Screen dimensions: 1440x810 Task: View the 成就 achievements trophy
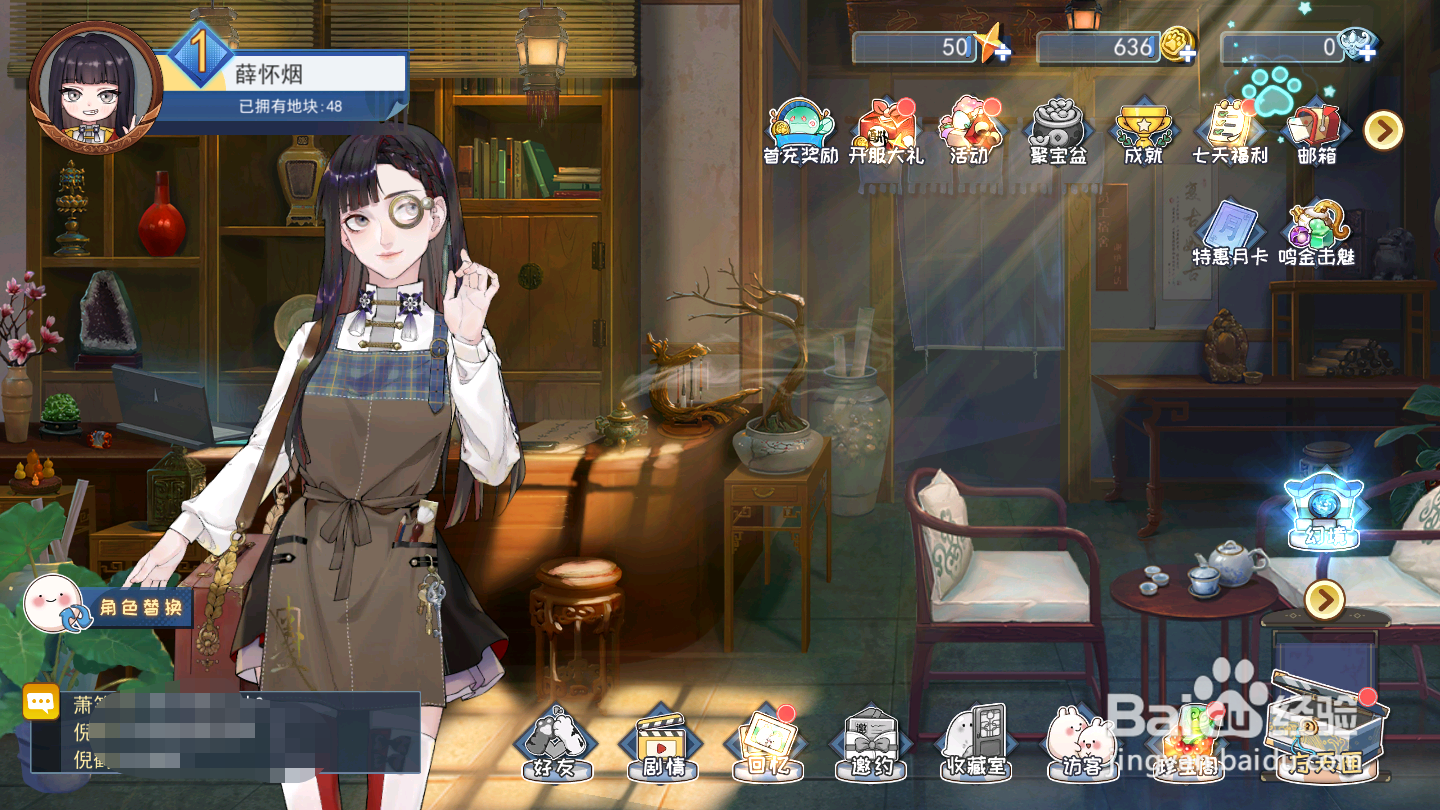(x=1143, y=131)
